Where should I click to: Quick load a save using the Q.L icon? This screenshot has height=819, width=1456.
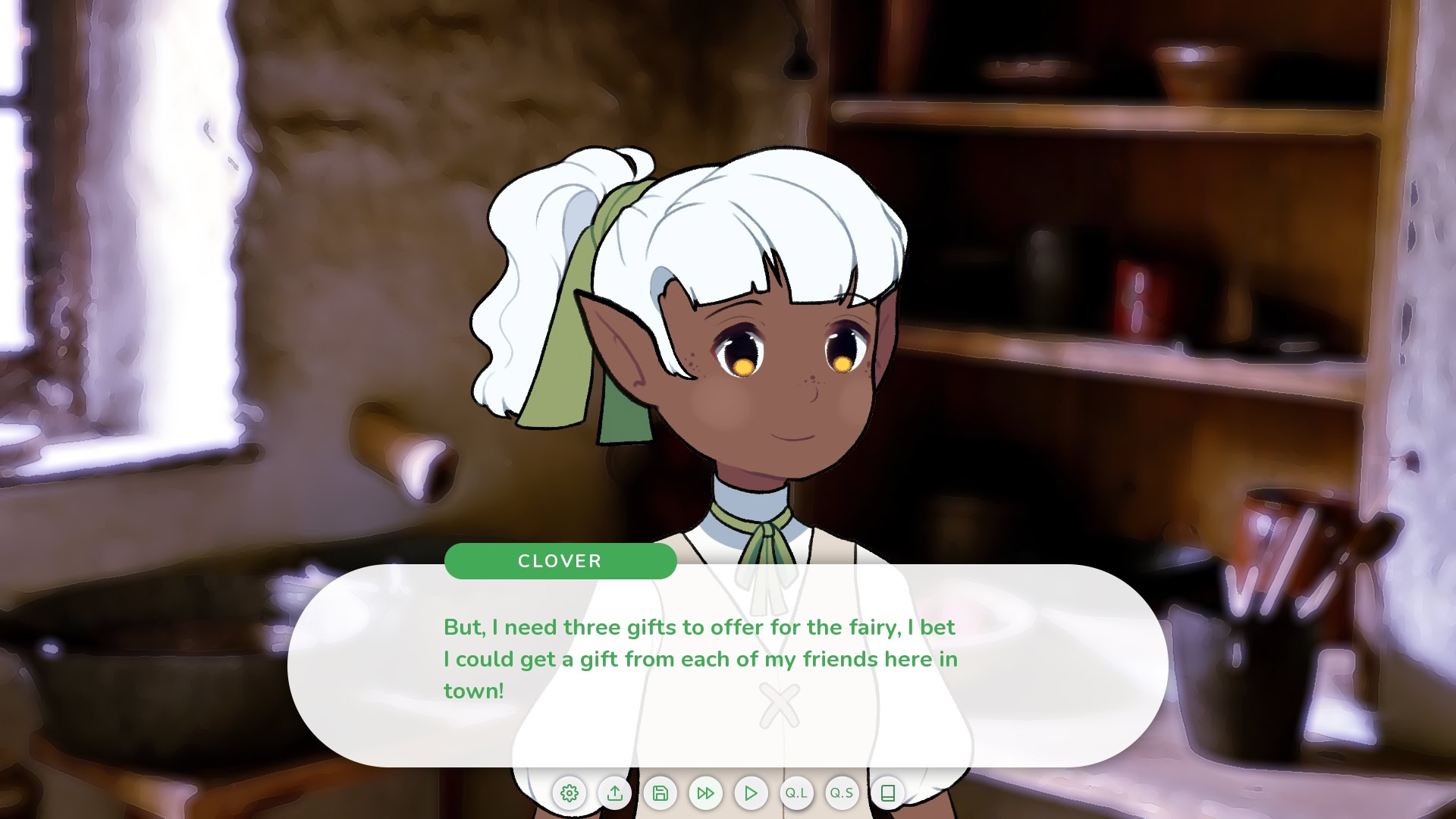(x=797, y=793)
